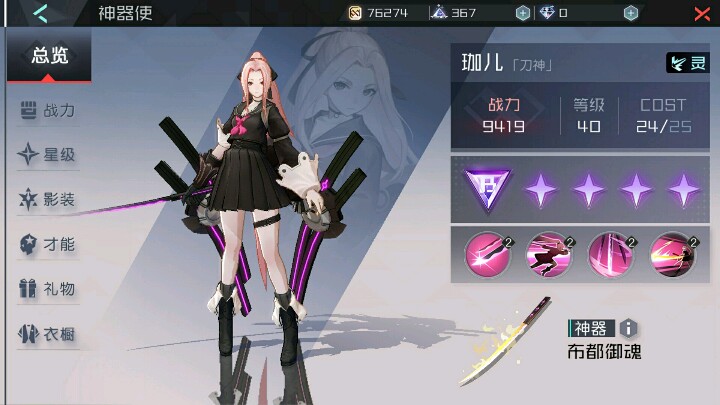720x405 pixels.
Task: Switch to the 礼物 gifts tab
Action: pyautogui.click(x=49, y=289)
